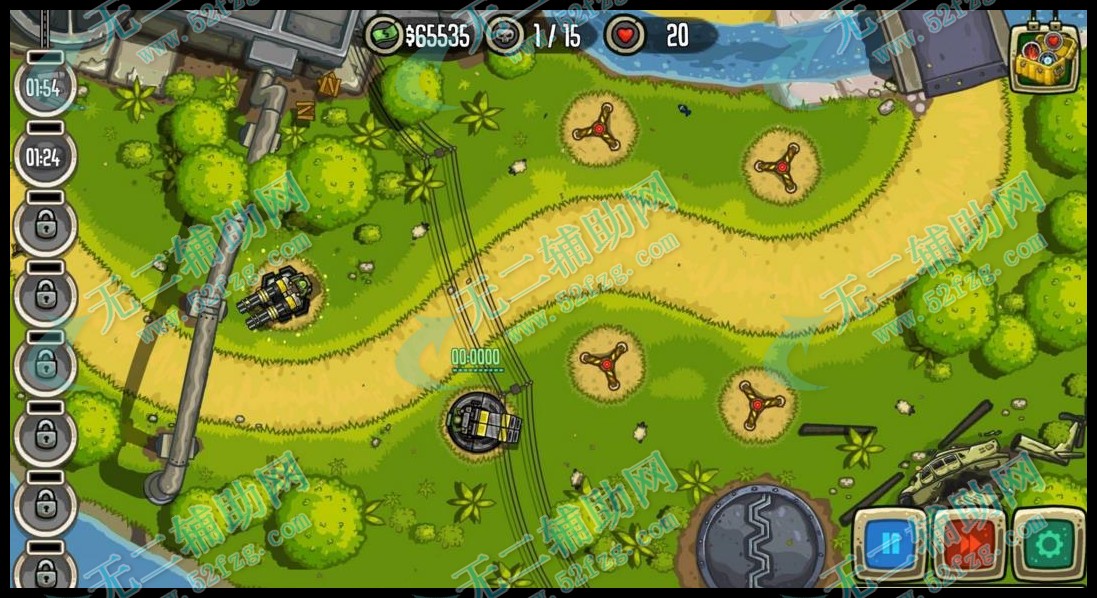
Task: Select the ability slot showing 01:54
Action: tap(44, 88)
